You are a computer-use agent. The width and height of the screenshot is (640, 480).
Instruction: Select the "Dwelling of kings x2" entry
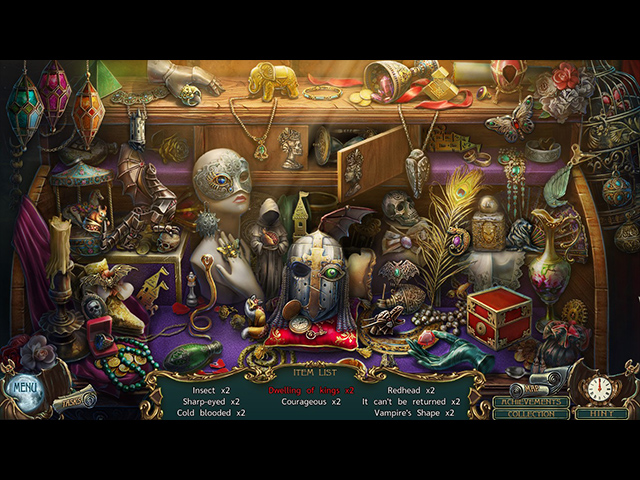coord(311,389)
